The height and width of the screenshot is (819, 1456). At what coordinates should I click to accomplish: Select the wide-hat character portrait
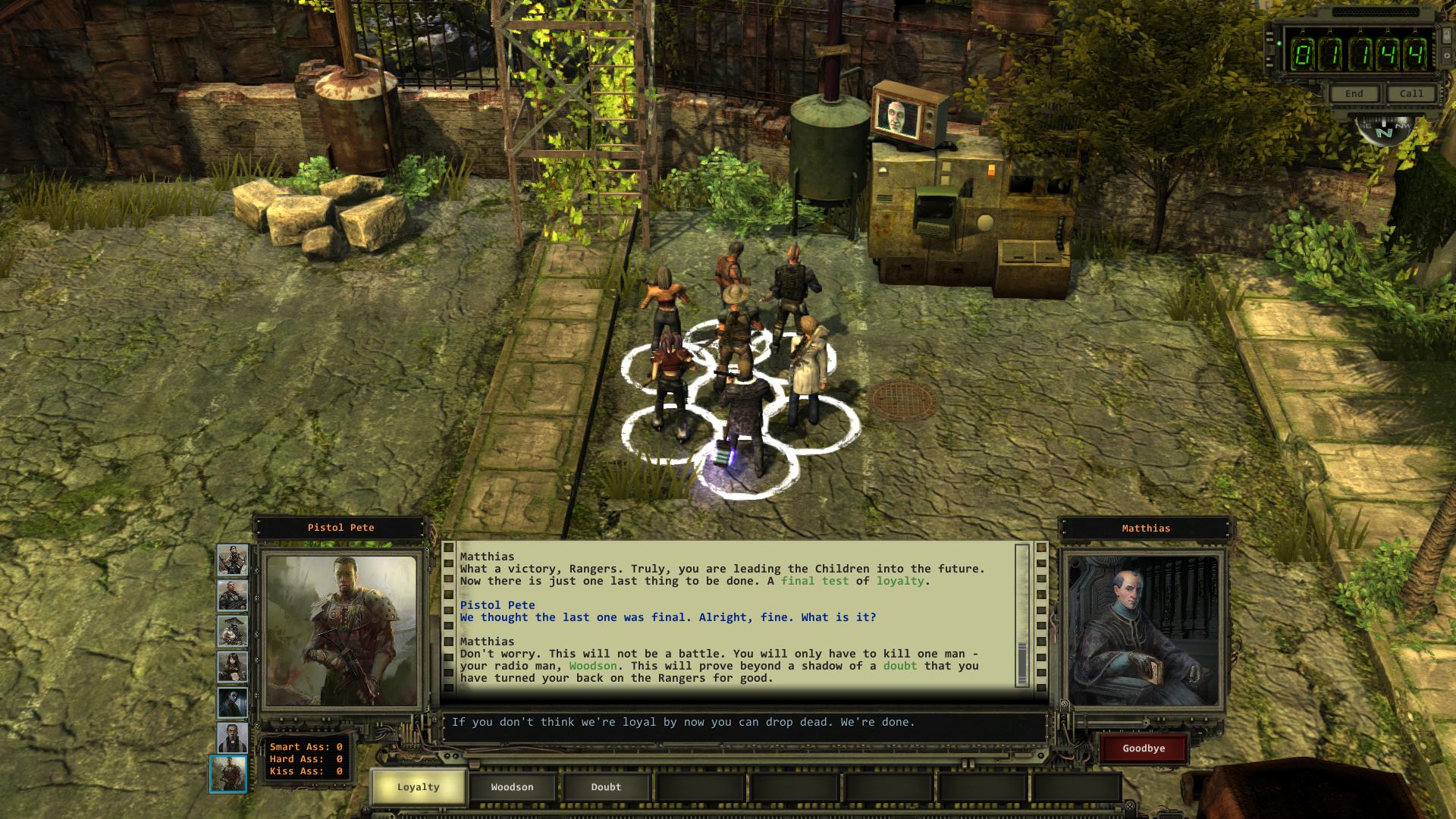pyautogui.click(x=232, y=631)
